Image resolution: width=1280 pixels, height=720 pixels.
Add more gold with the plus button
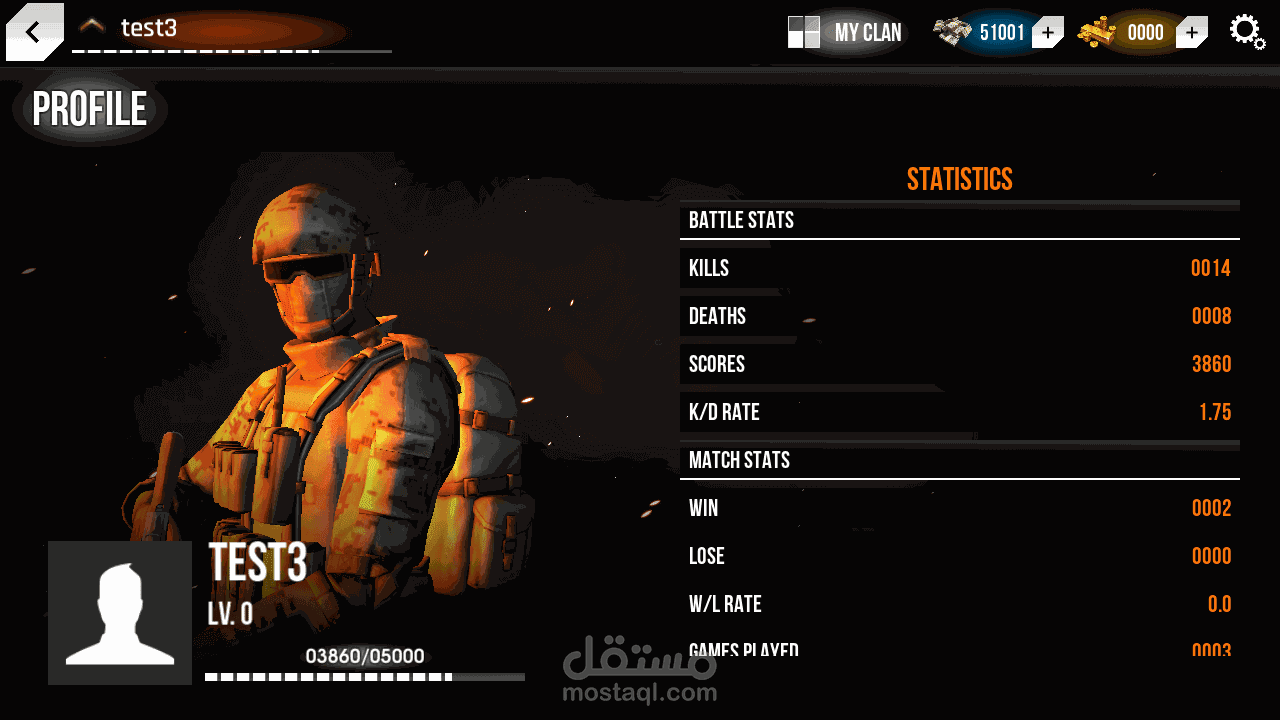click(x=1191, y=33)
